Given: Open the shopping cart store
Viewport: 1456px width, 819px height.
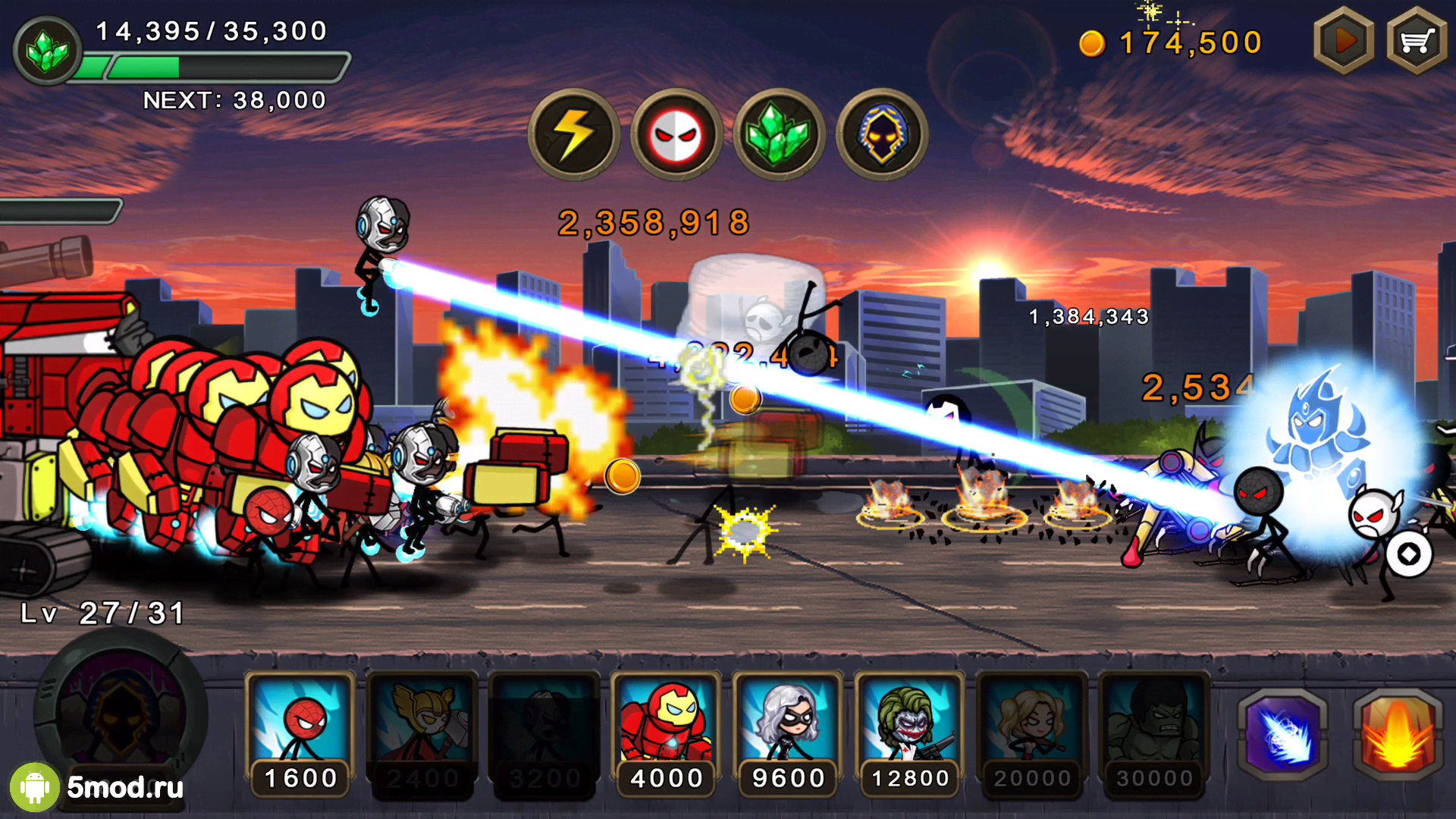Looking at the screenshot, I should click(1416, 41).
